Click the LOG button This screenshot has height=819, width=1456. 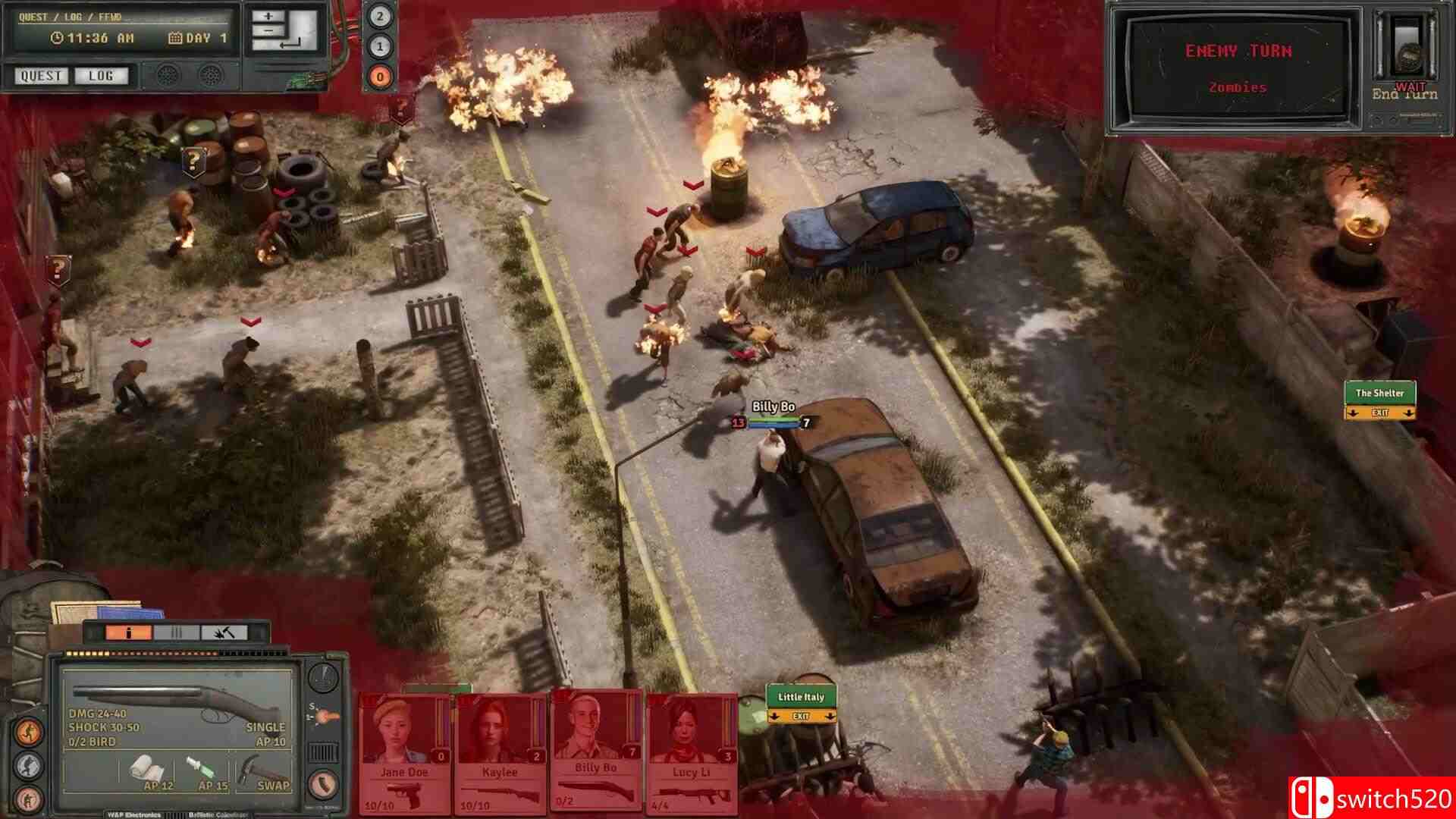[x=101, y=76]
